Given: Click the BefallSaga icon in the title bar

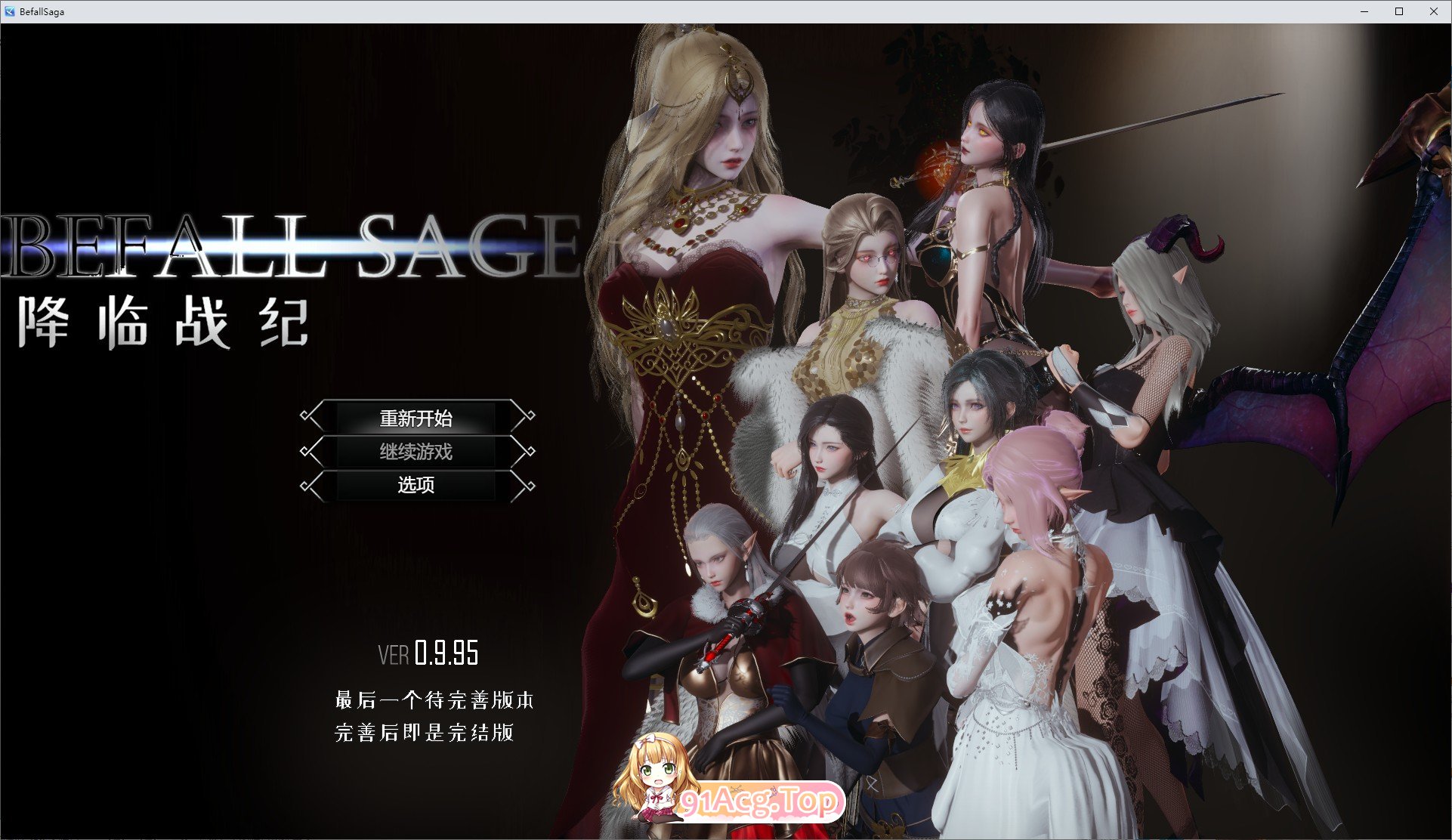Looking at the screenshot, I should (x=10, y=11).
